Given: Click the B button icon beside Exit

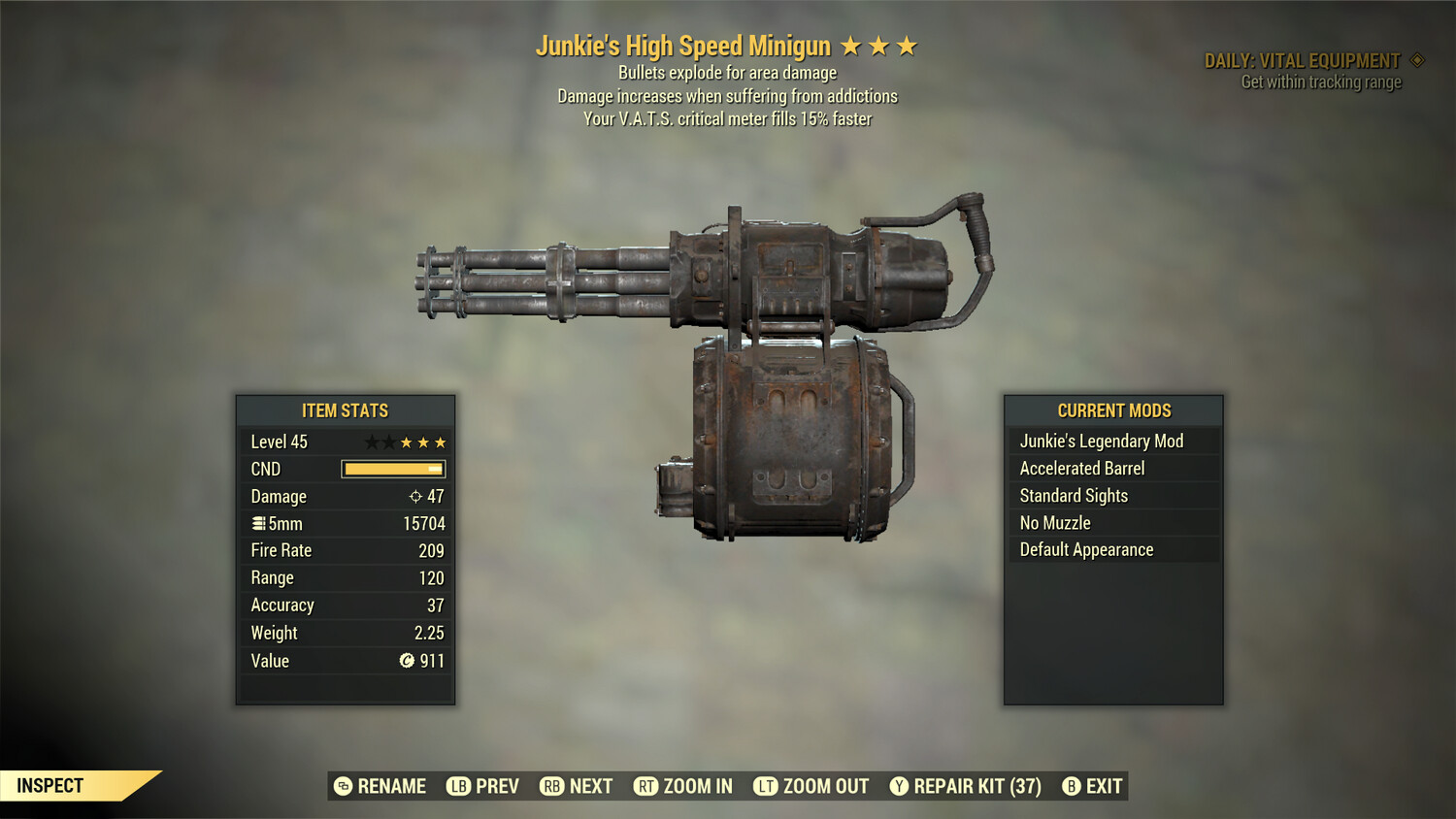Looking at the screenshot, I should (1072, 786).
